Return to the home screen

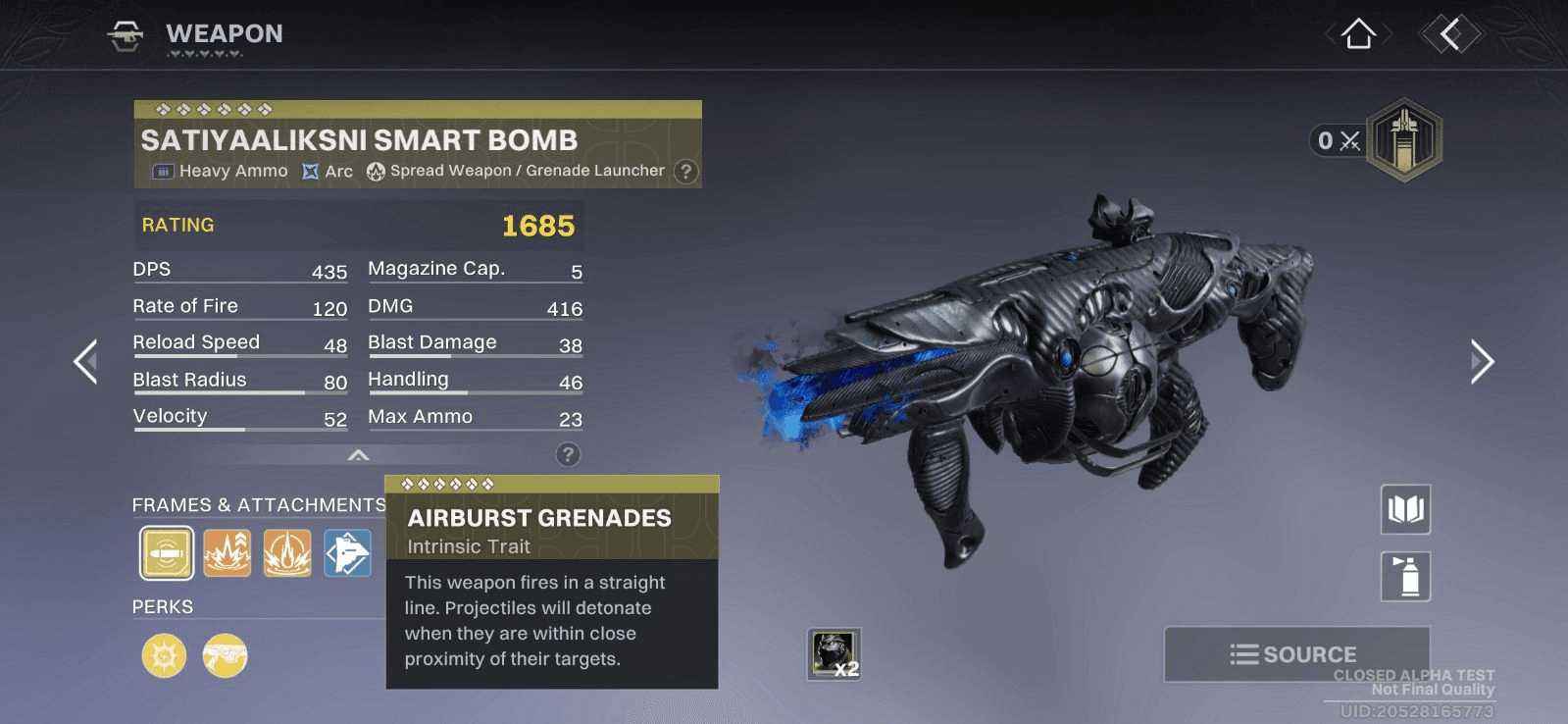(x=1358, y=34)
